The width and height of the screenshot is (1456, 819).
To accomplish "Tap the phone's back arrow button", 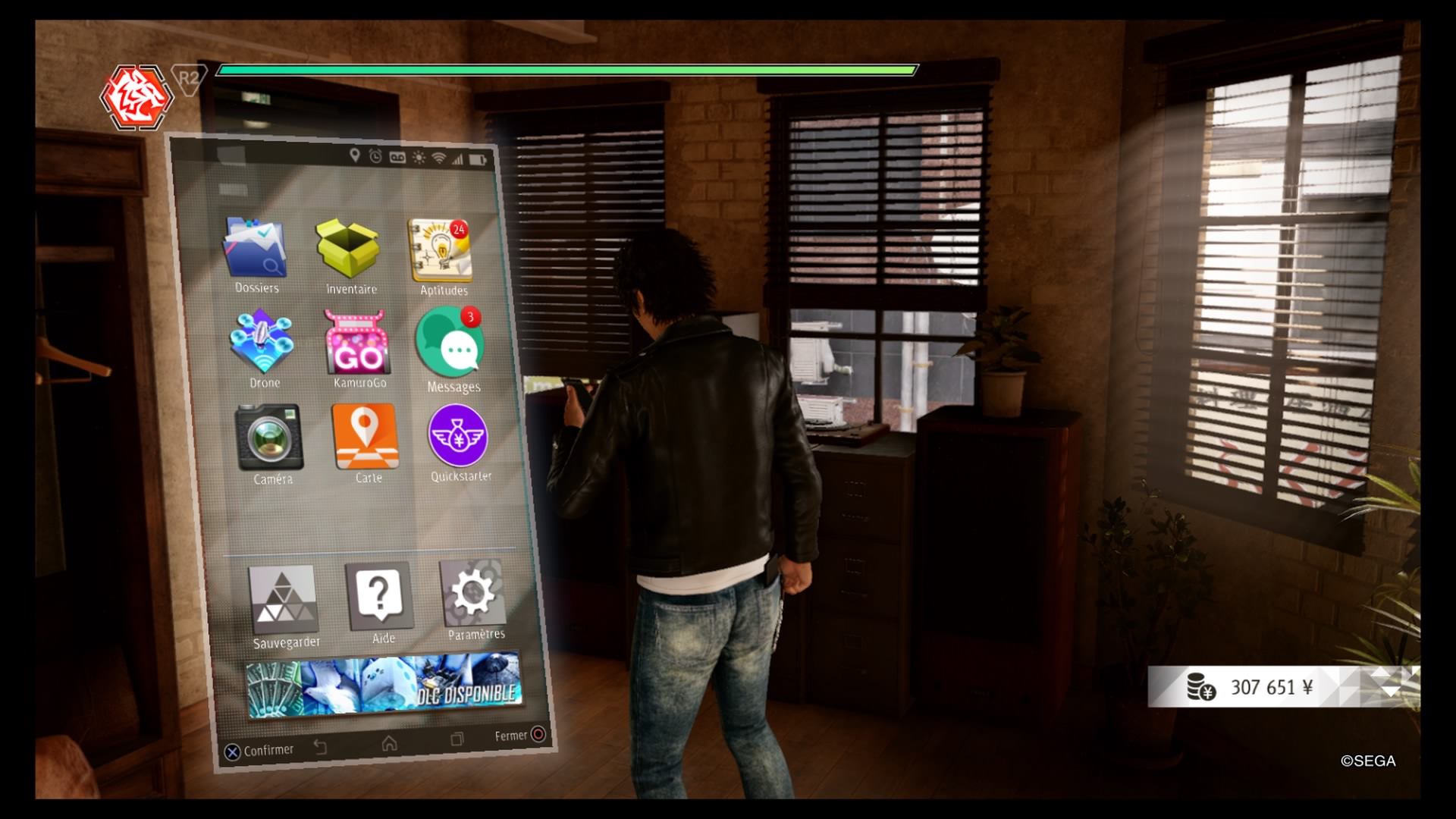I will (x=321, y=747).
